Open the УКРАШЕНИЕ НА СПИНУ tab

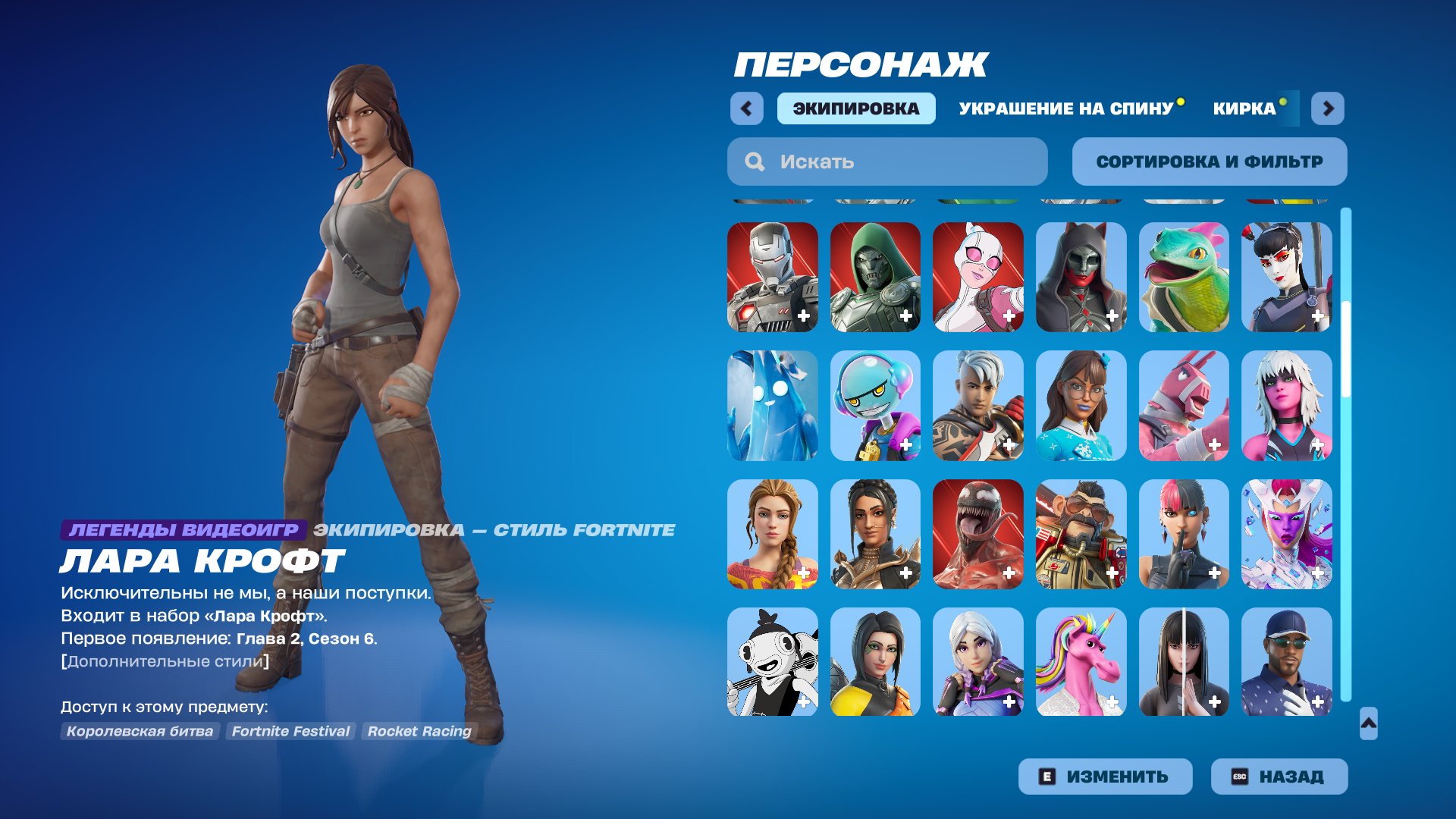point(1065,108)
